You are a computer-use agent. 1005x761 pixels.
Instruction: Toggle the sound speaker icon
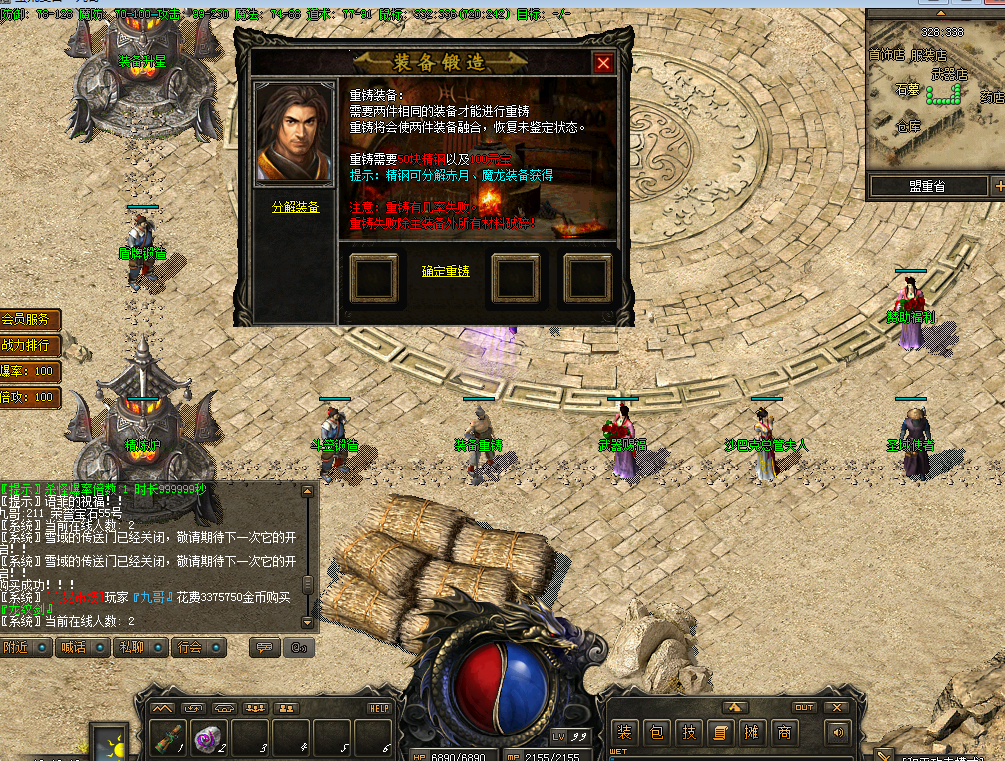(837, 733)
